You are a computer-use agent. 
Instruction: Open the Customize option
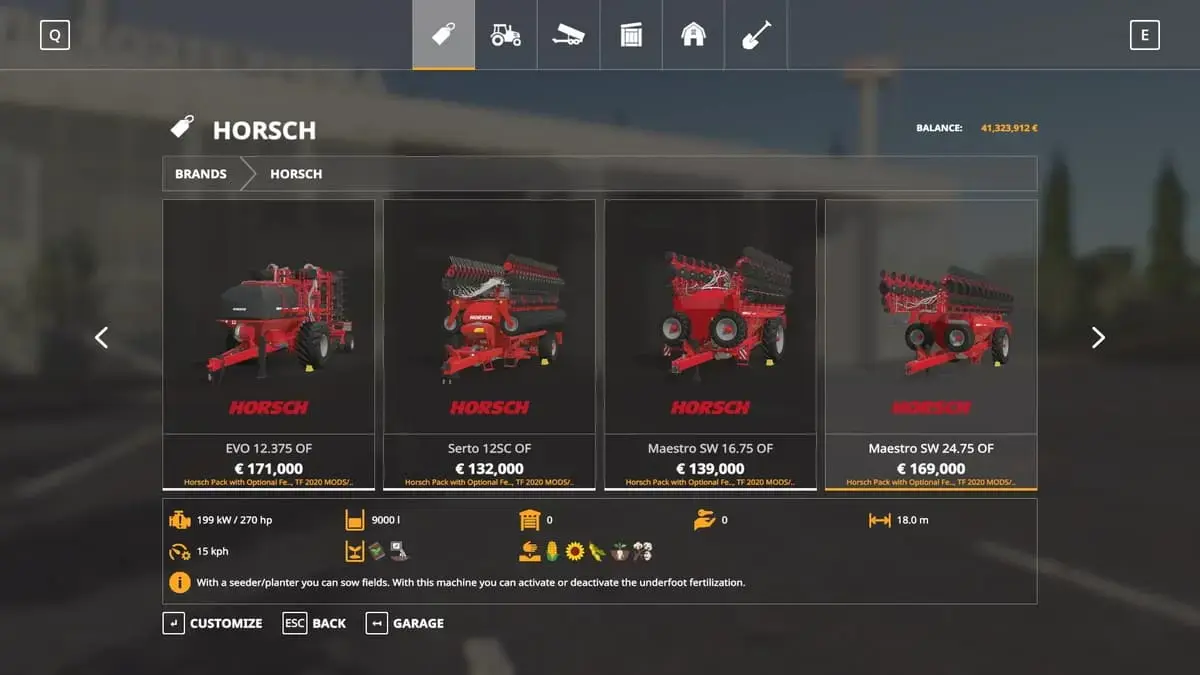(x=213, y=623)
